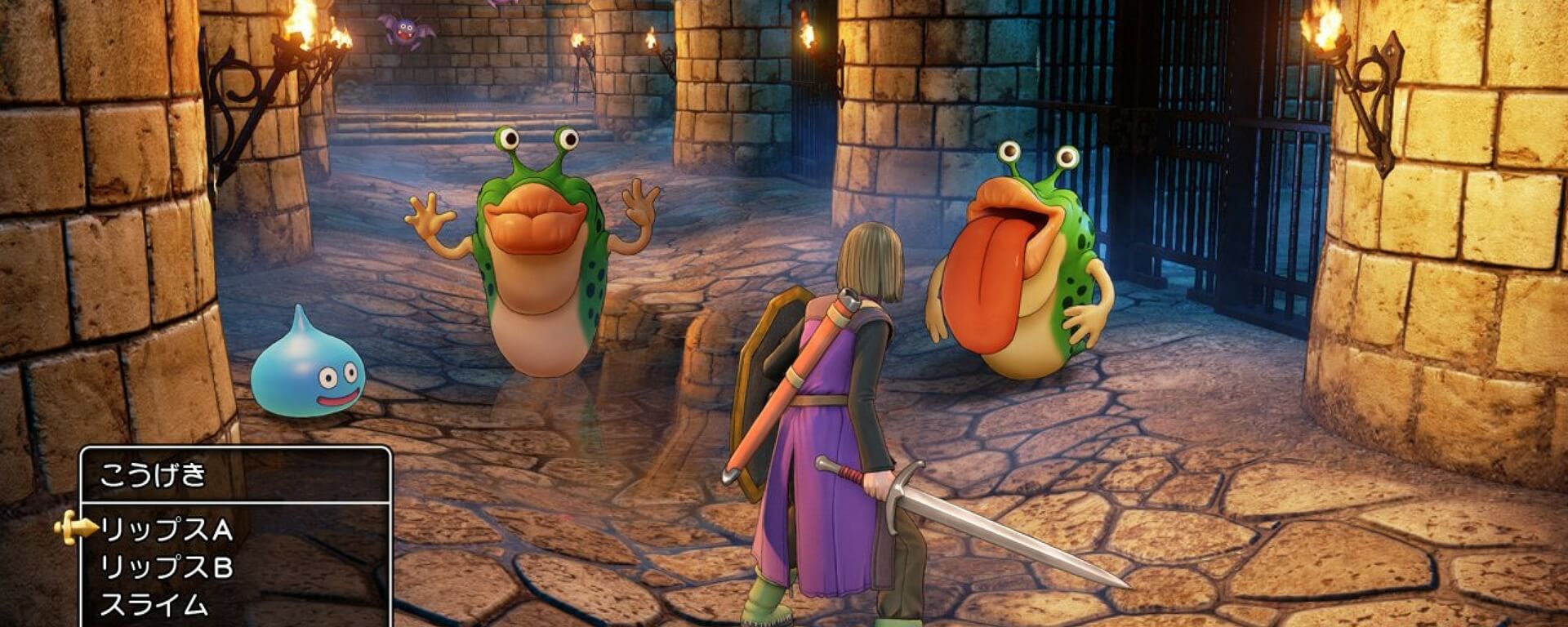Choose リップスB from the target list

pos(167,567)
